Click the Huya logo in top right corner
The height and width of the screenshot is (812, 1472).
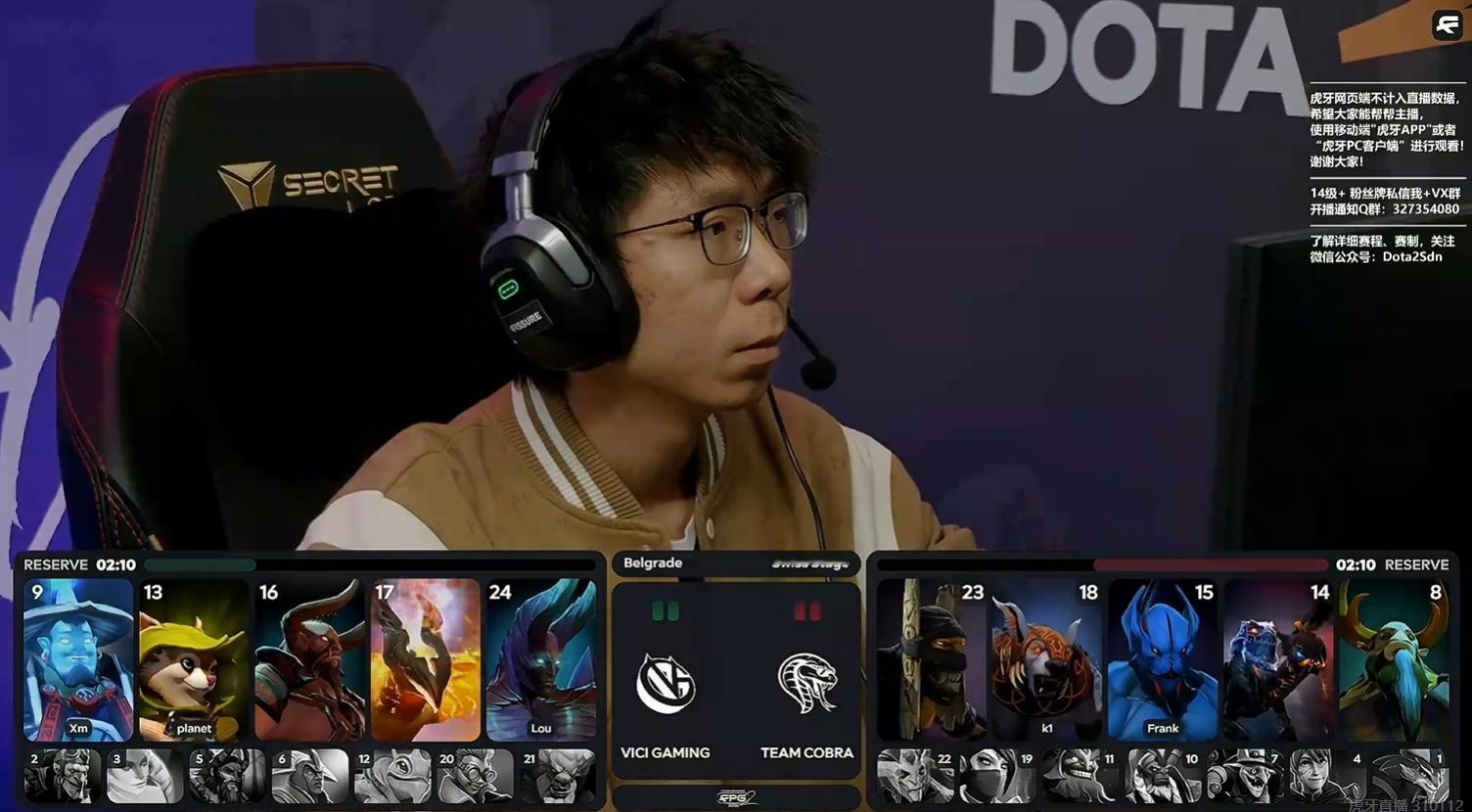tap(1447, 24)
